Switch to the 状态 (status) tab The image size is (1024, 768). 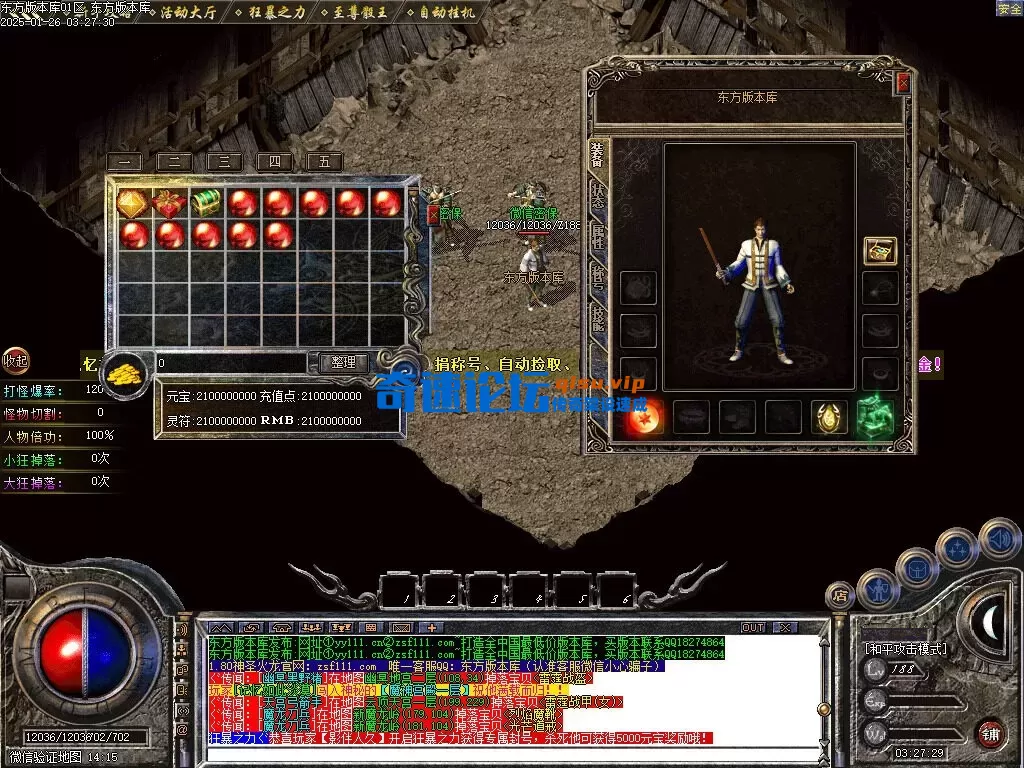pyautogui.click(x=597, y=194)
